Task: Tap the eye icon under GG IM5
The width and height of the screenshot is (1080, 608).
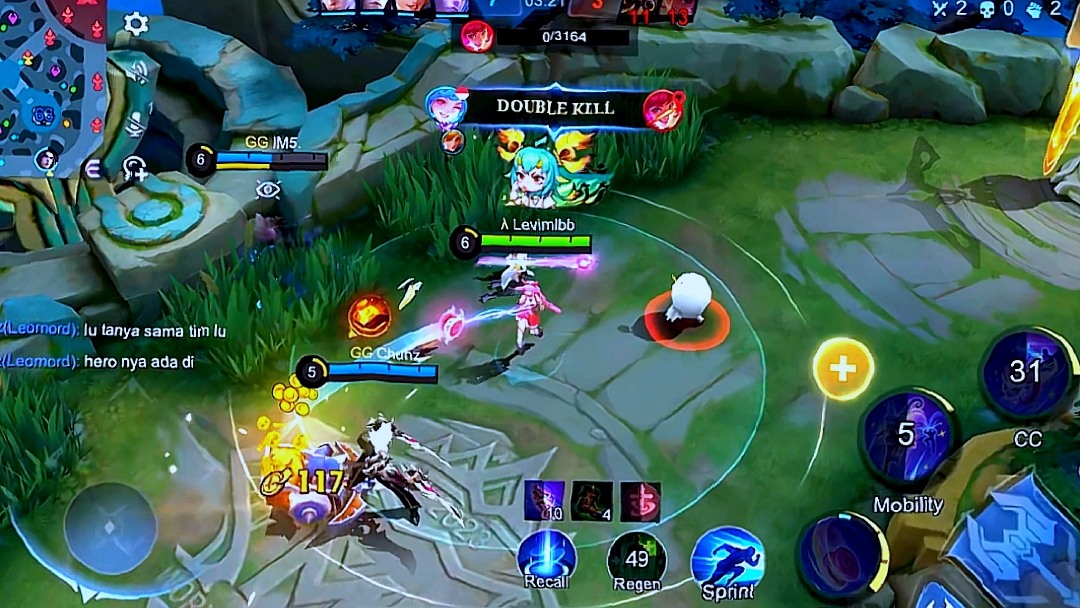Action: 267,188
